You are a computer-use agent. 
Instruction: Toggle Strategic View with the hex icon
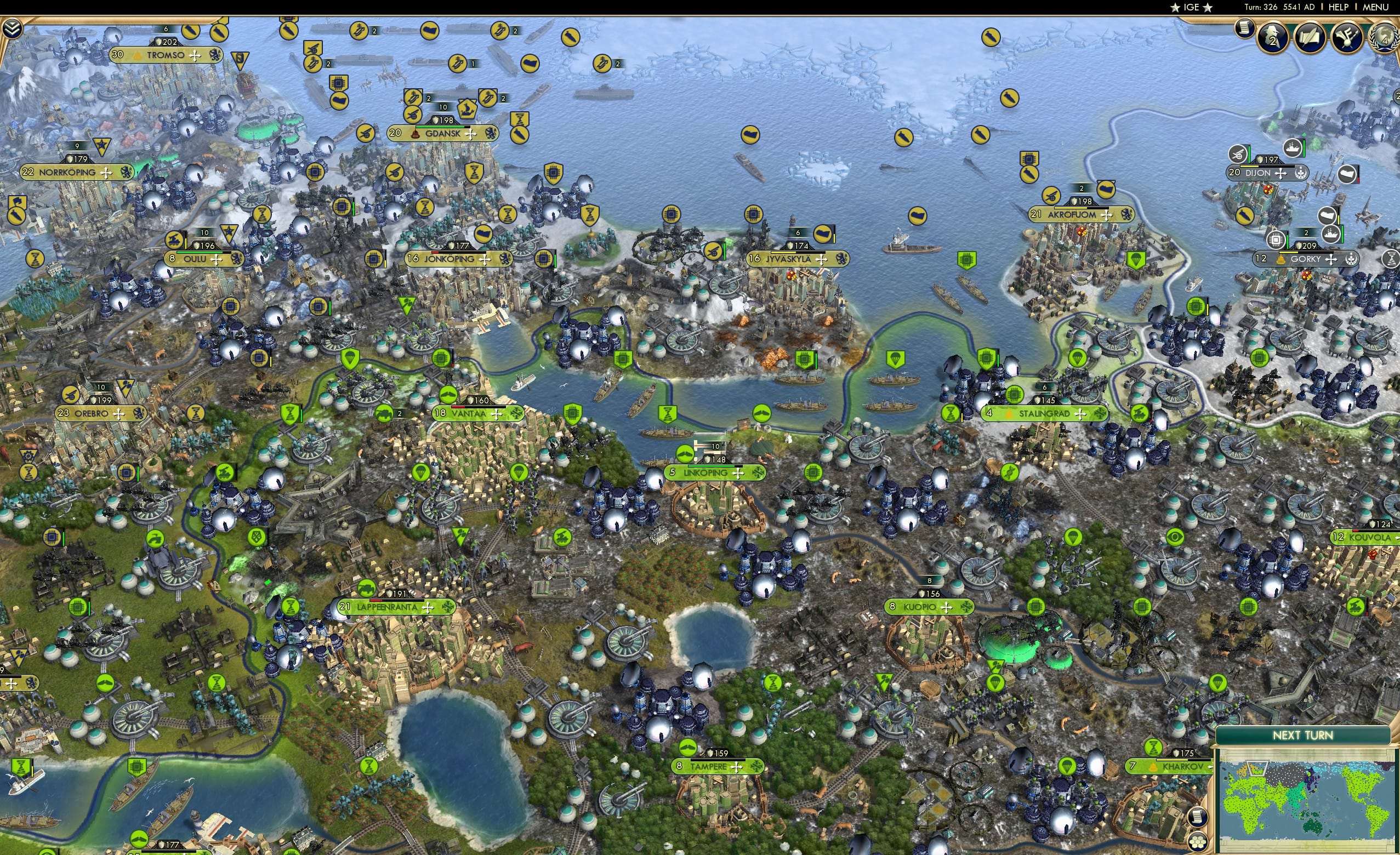coord(1198,842)
